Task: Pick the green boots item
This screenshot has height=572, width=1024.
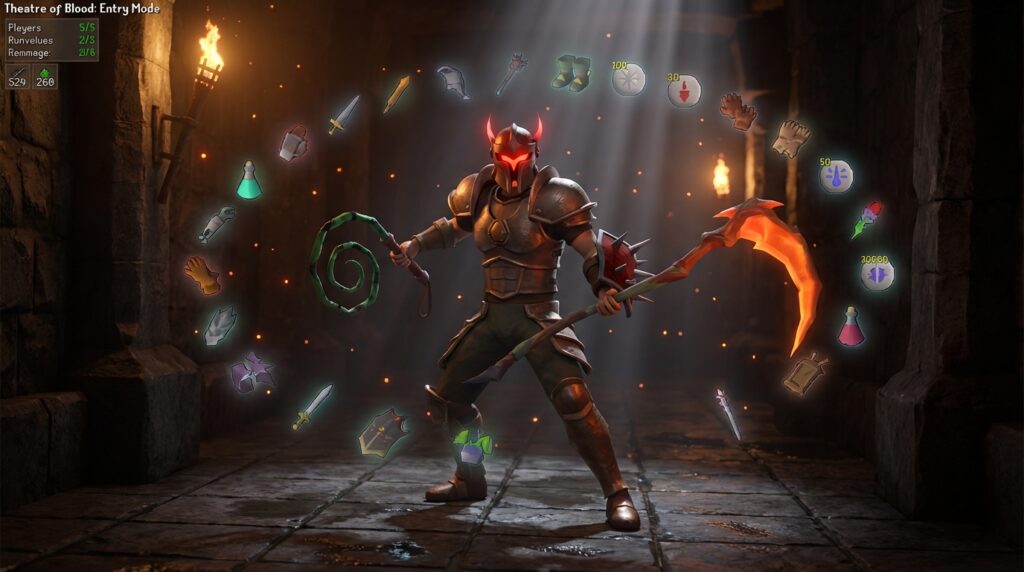Action: 571,72
